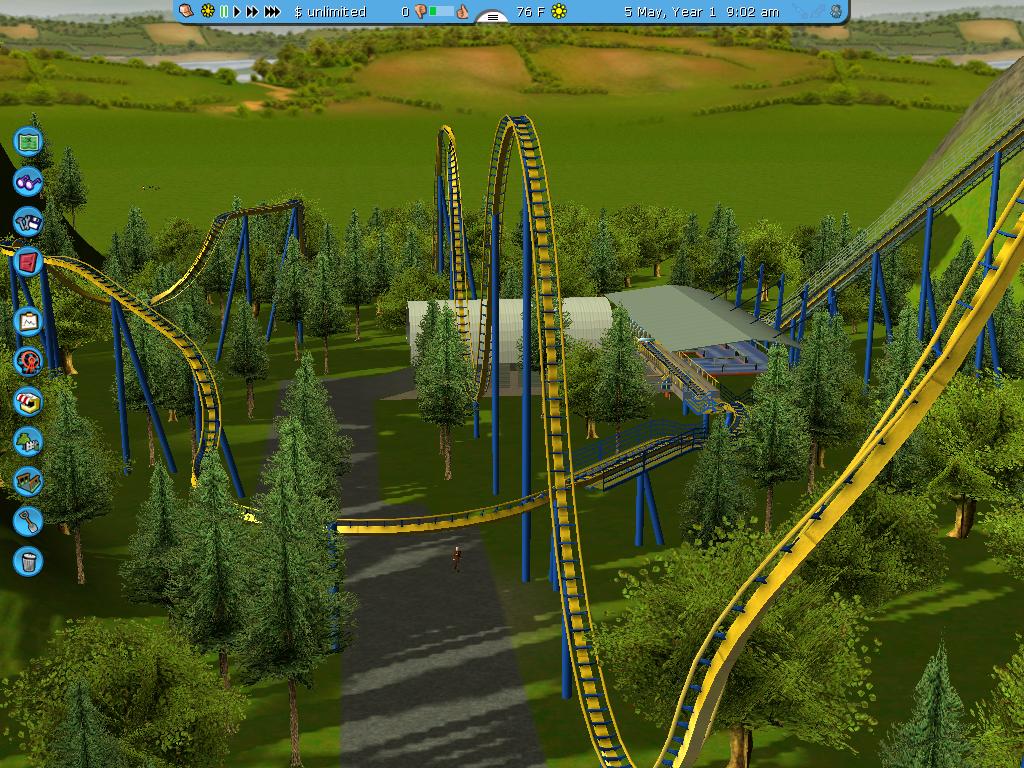The height and width of the screenshot is (768, 1024).
Task: Pause the game simulation
Action: click(224, 11)
